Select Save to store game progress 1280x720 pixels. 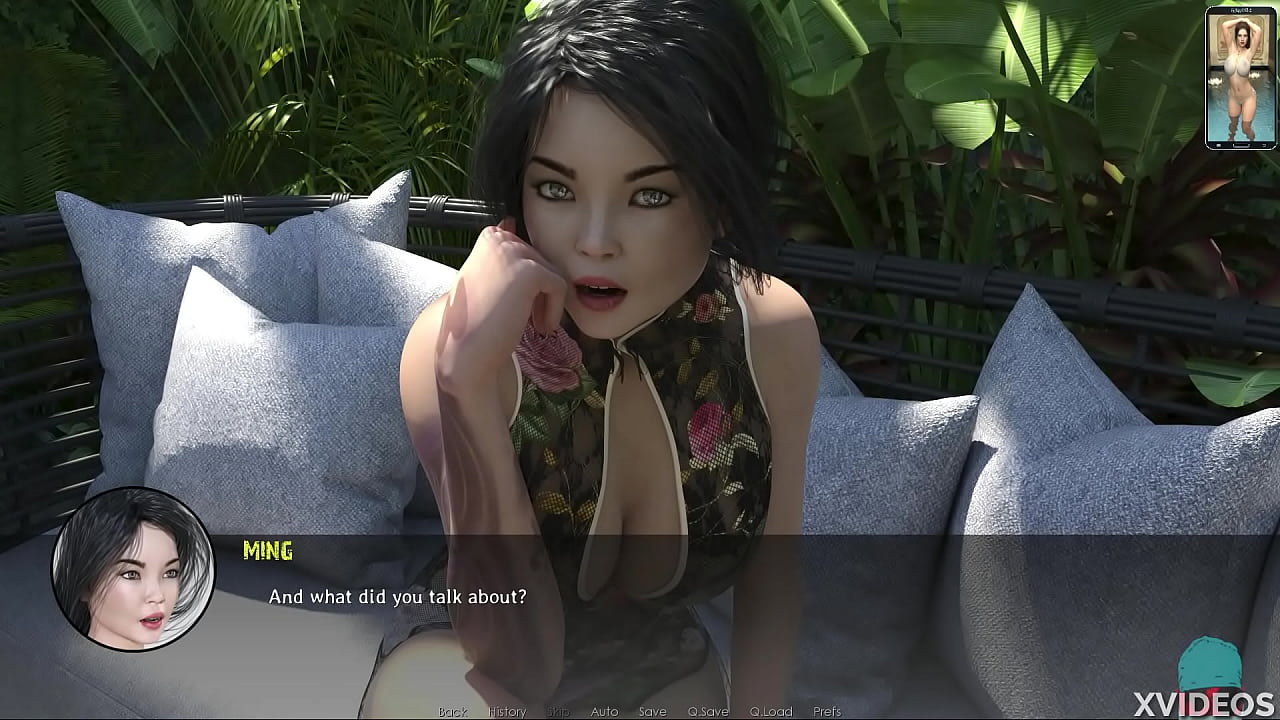point(652,711)
